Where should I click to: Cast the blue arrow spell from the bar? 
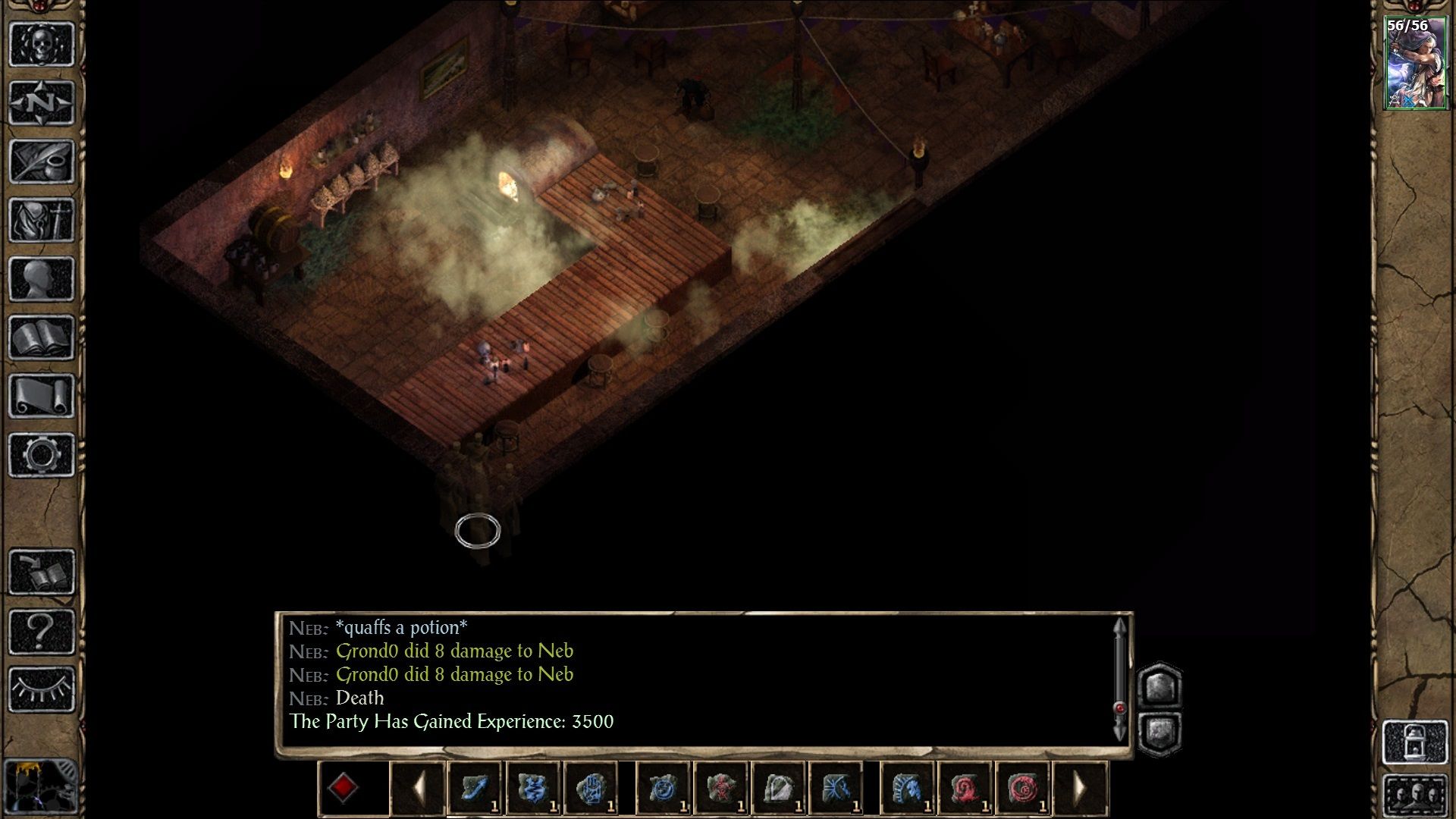pos(475,788)
